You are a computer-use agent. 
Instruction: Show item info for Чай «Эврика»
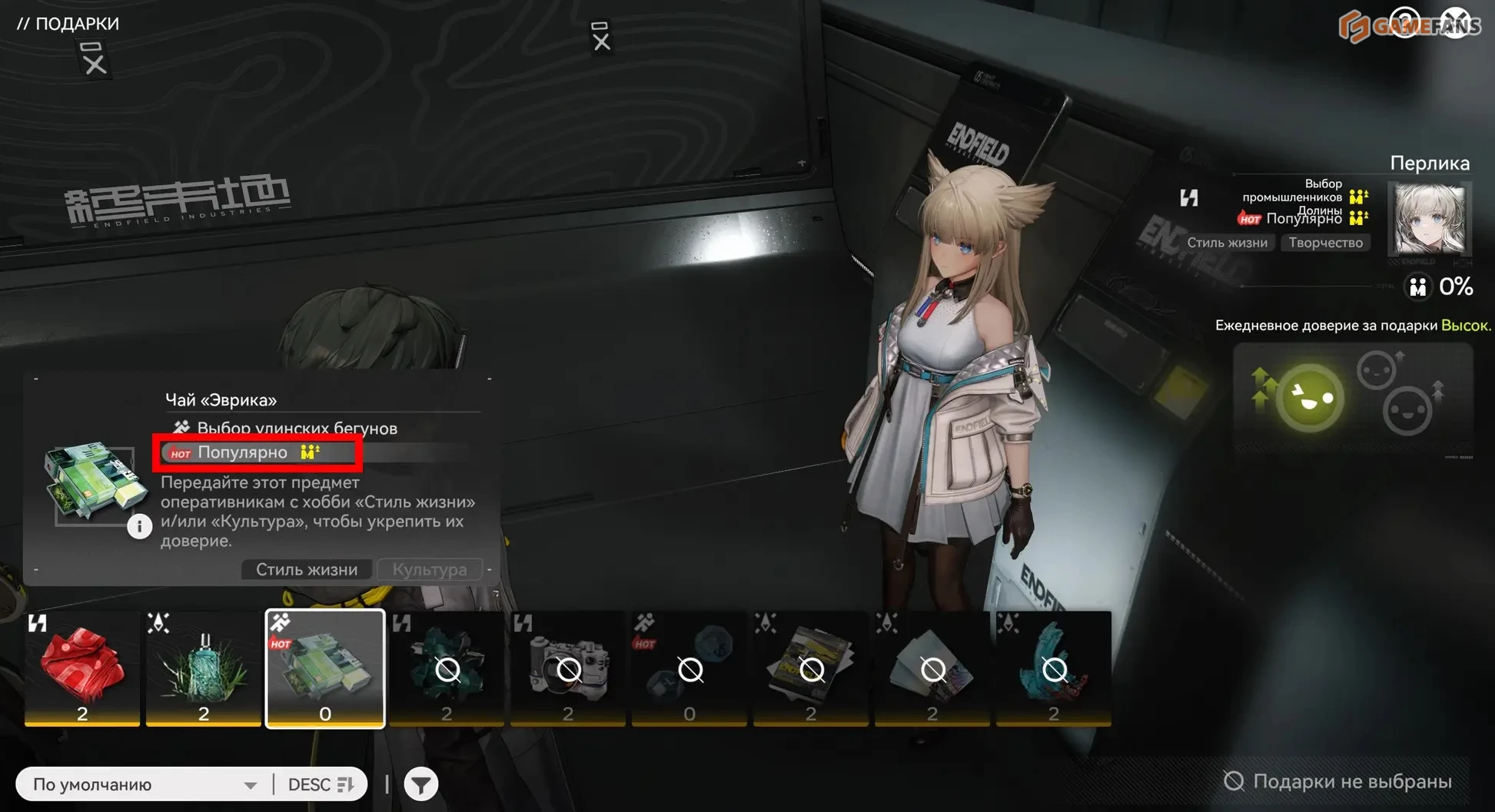tap(139, 526)
